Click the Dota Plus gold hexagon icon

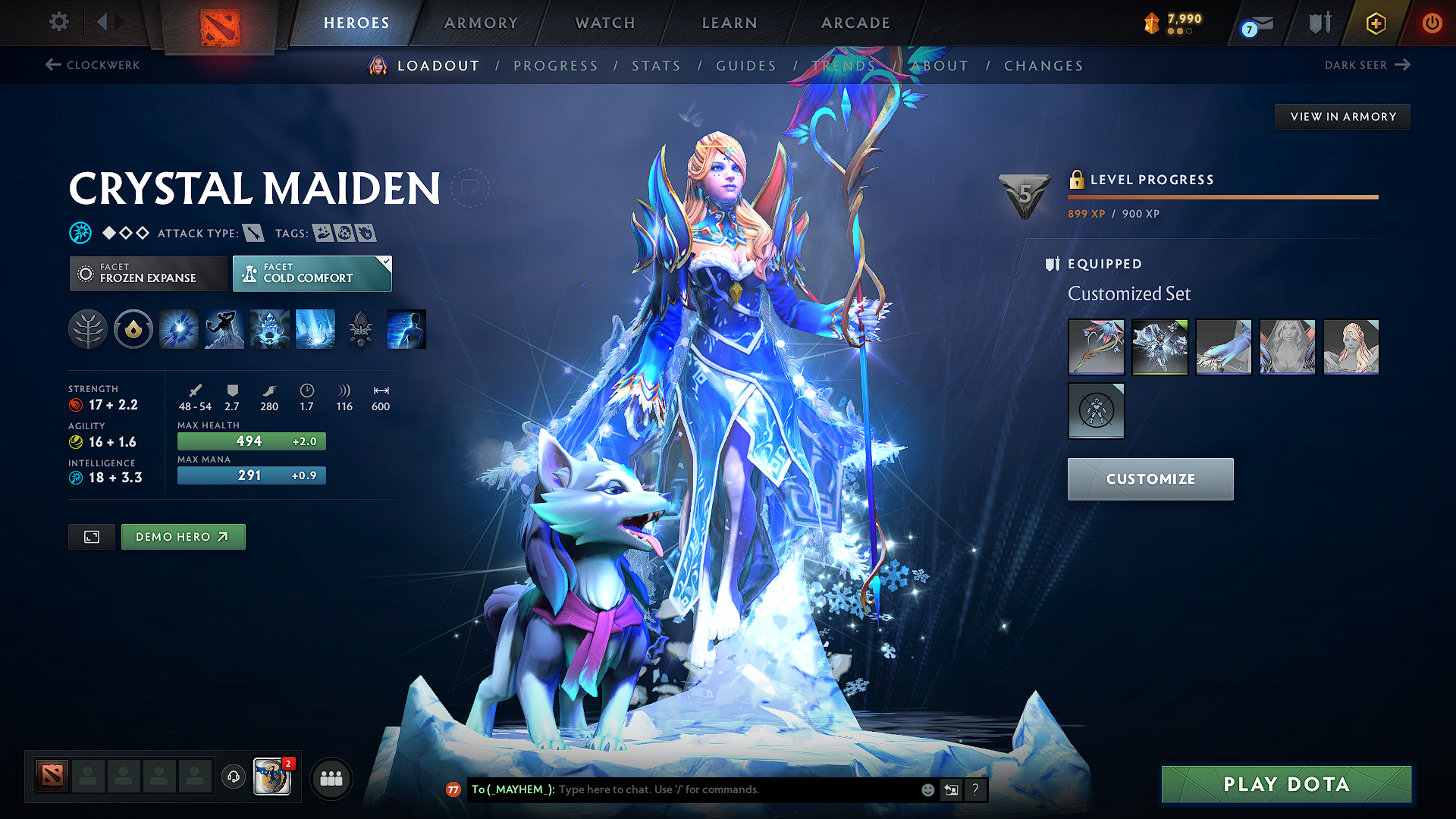pos(1375,23)
